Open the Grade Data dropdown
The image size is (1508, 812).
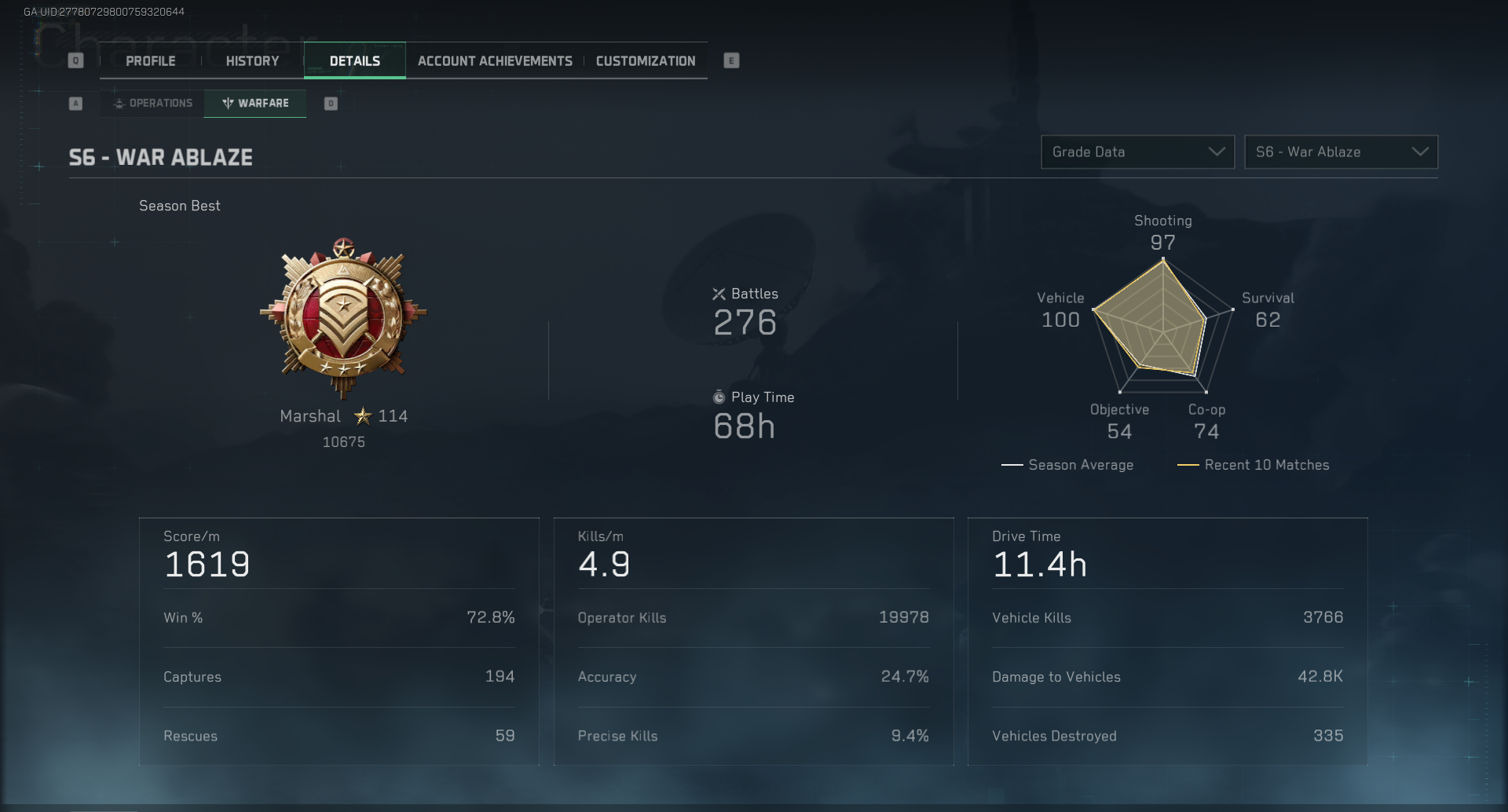1137,152
